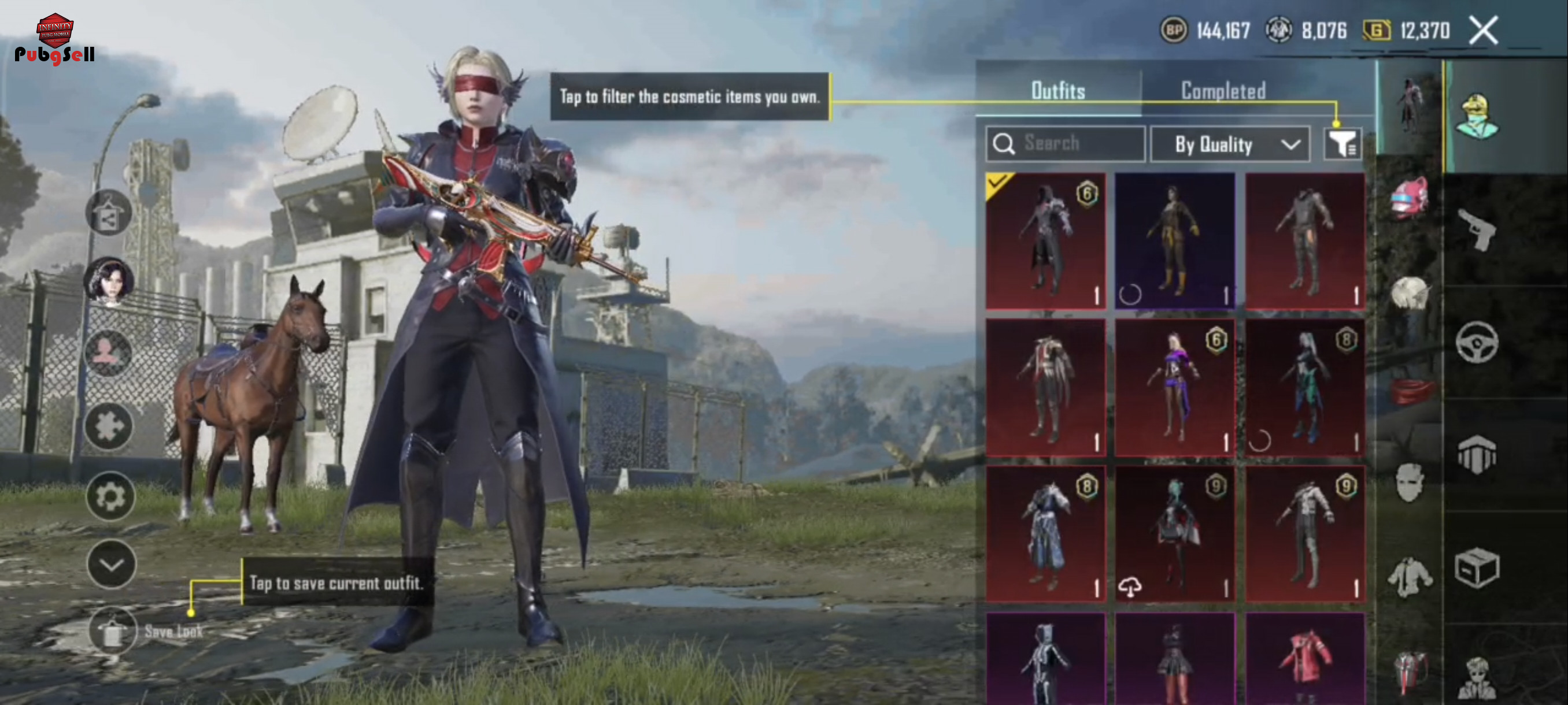1568x705 pixels.
Task: Select the blue and white robe outfit
Action: tap(1045, 533)
